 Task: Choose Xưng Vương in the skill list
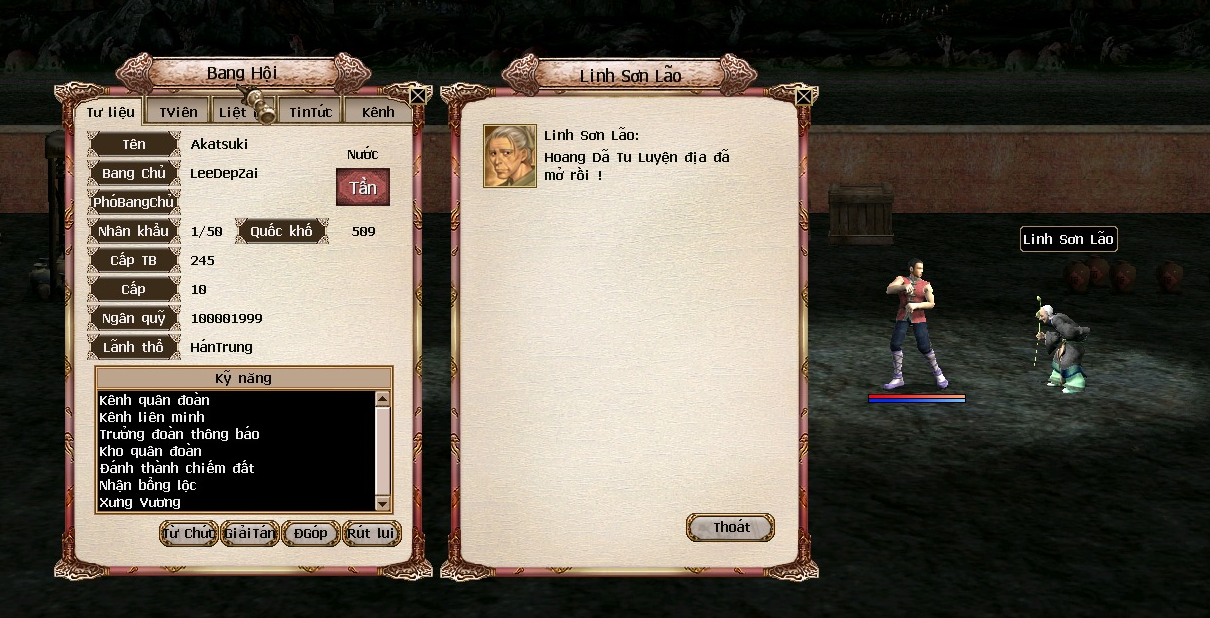click(x=140, y=502)
